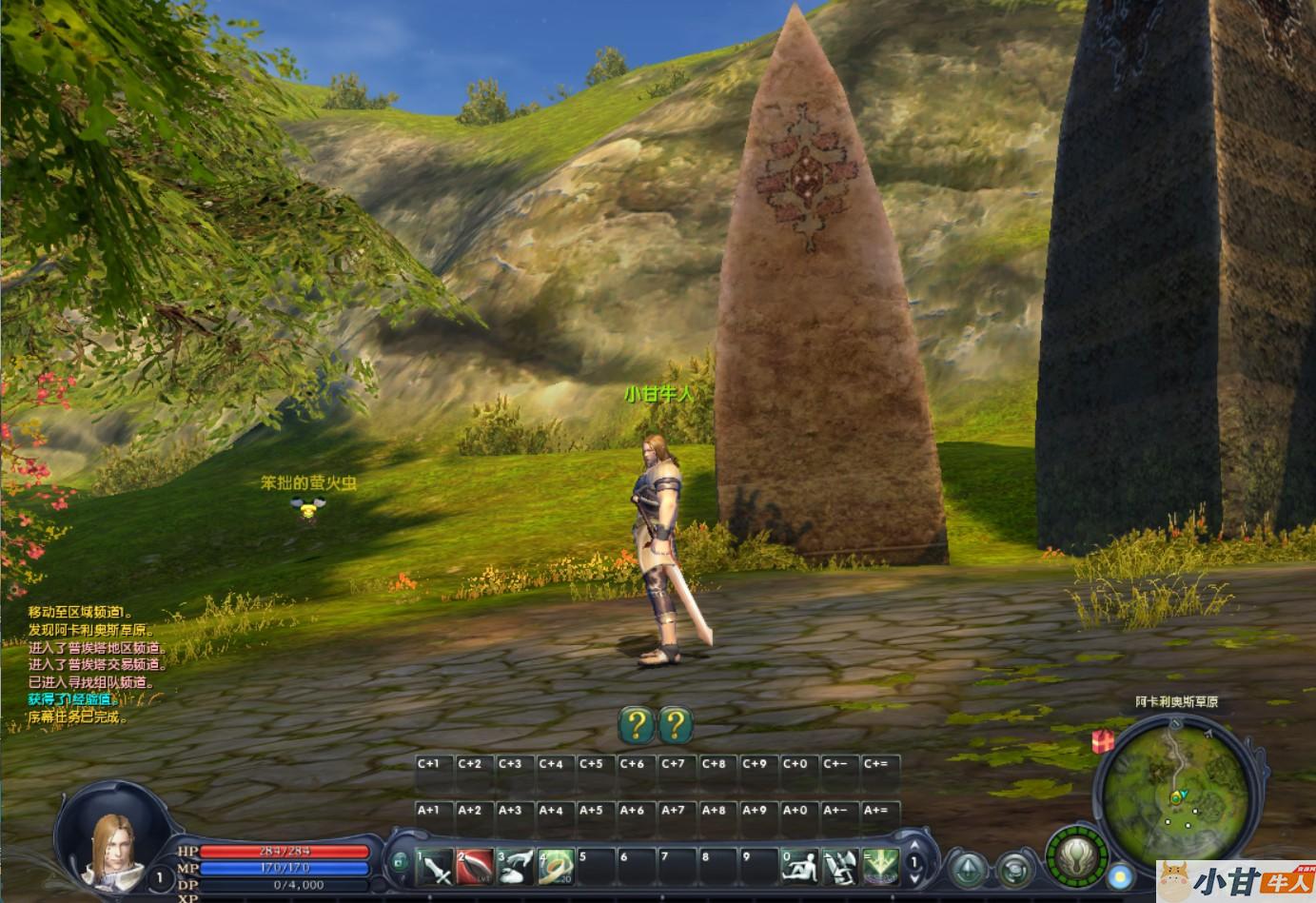Click the upward arrow crystal menu button
This screenshot has height=903, width=1316.
(970, 868)
